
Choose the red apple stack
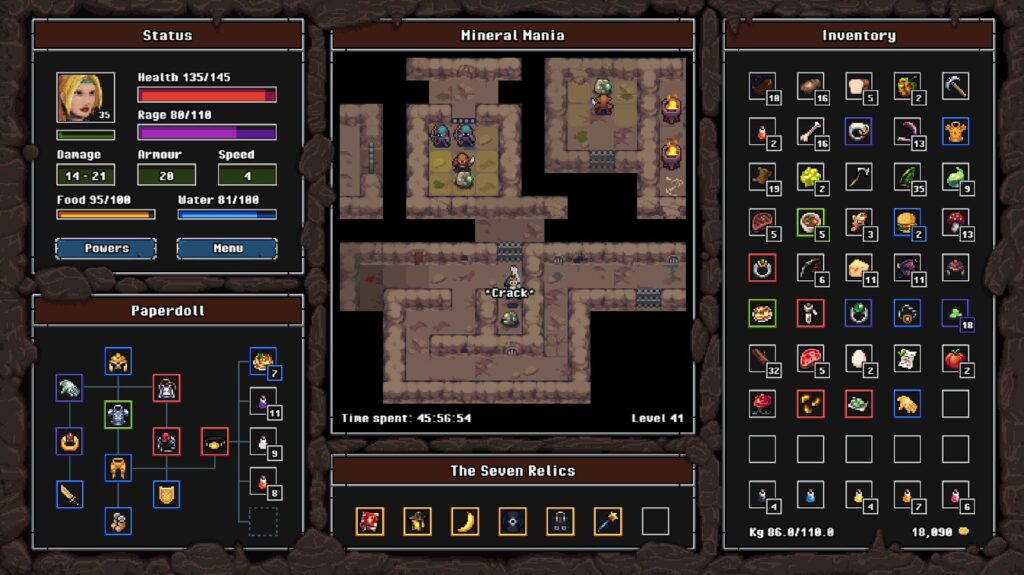[955, 358]
